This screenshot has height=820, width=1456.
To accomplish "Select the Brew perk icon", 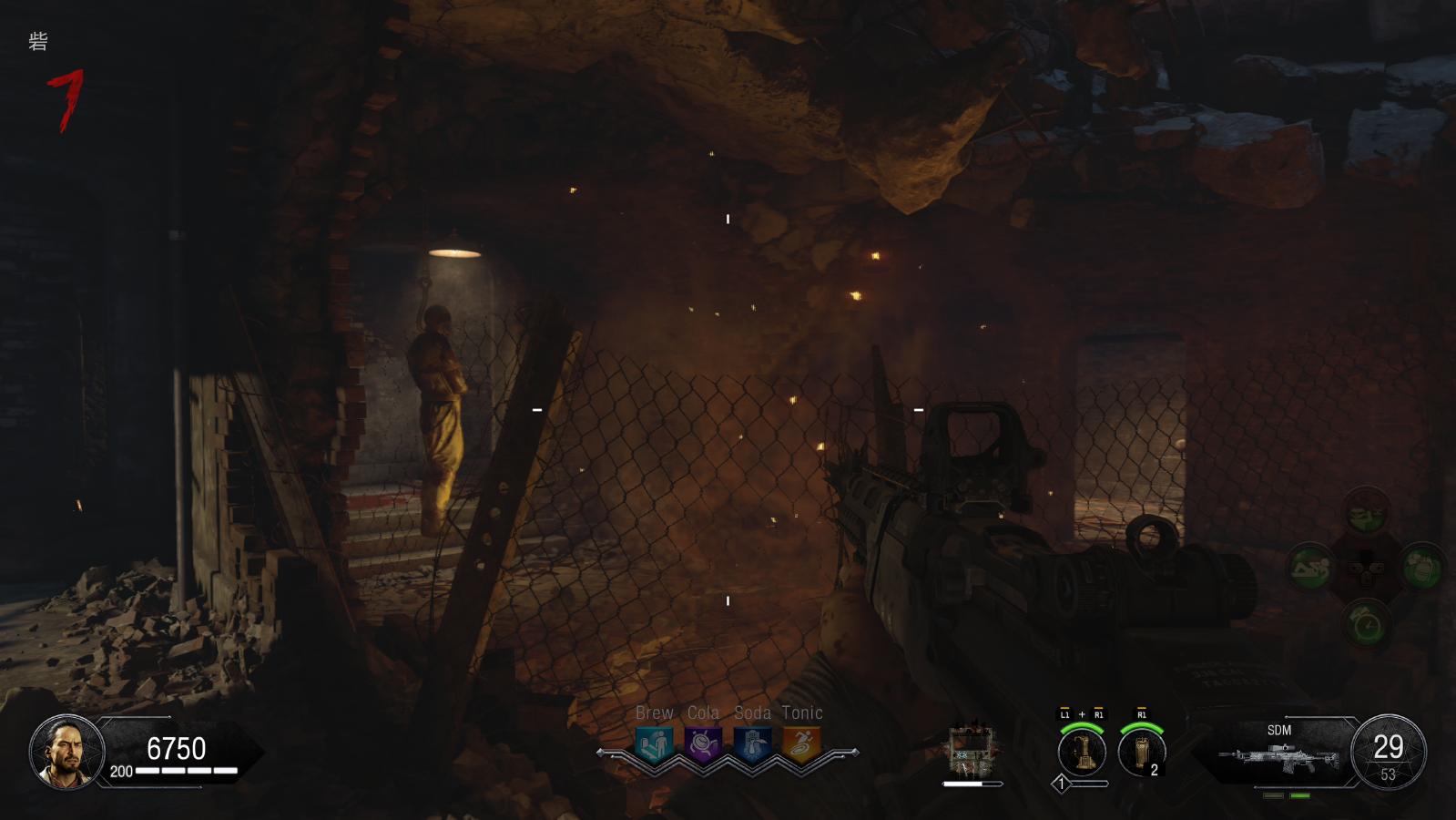I will pos(655,744).
